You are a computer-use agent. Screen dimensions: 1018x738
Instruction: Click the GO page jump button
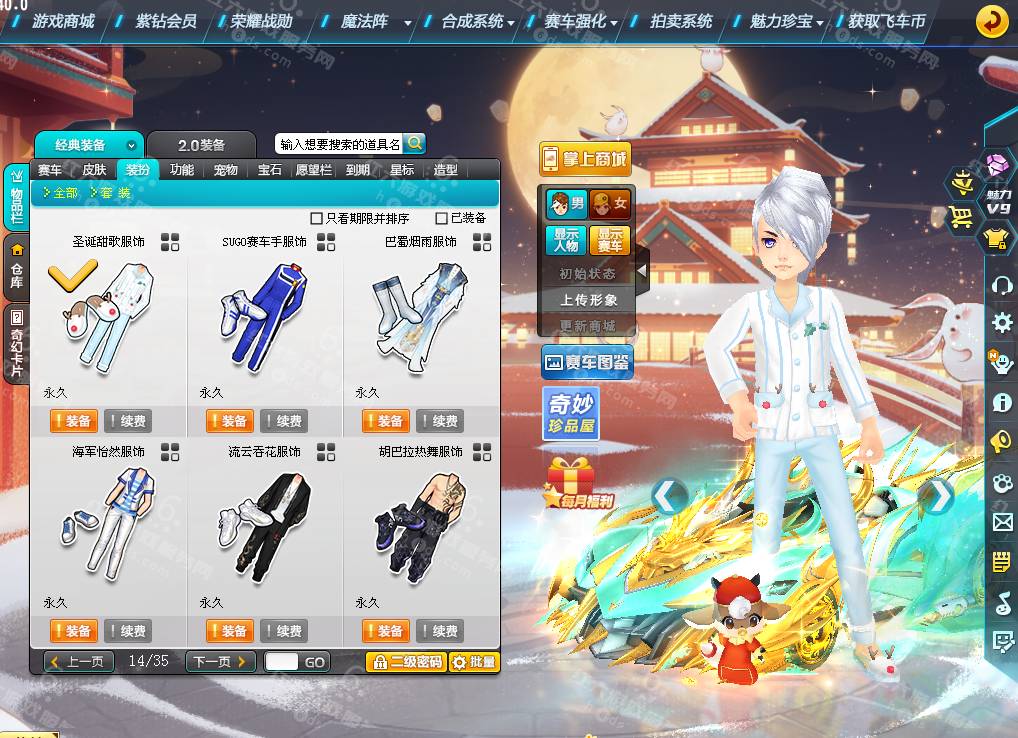pos(315,662)
